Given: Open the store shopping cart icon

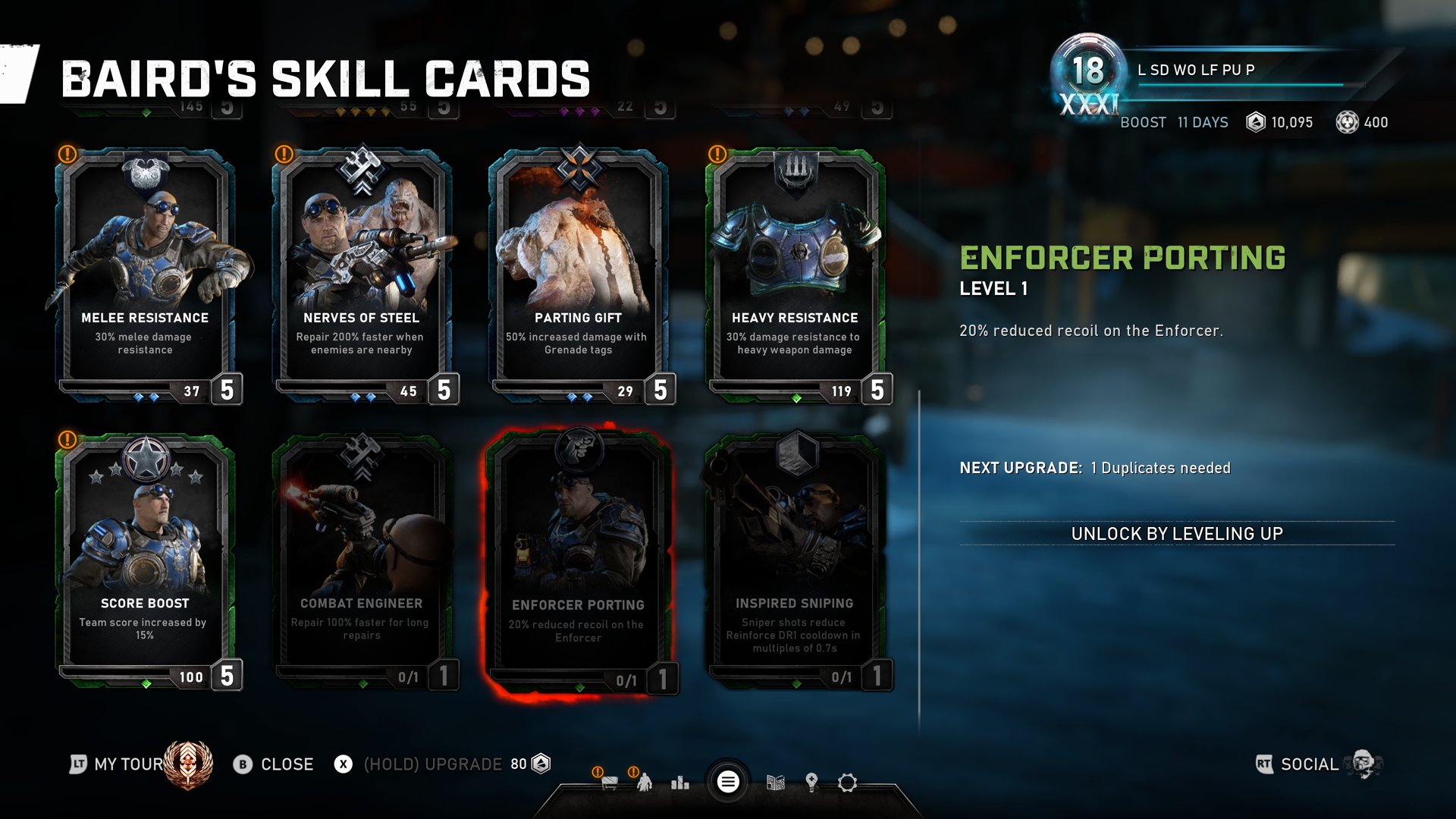Looking at the screenshot, I should [x=609, y=782].
